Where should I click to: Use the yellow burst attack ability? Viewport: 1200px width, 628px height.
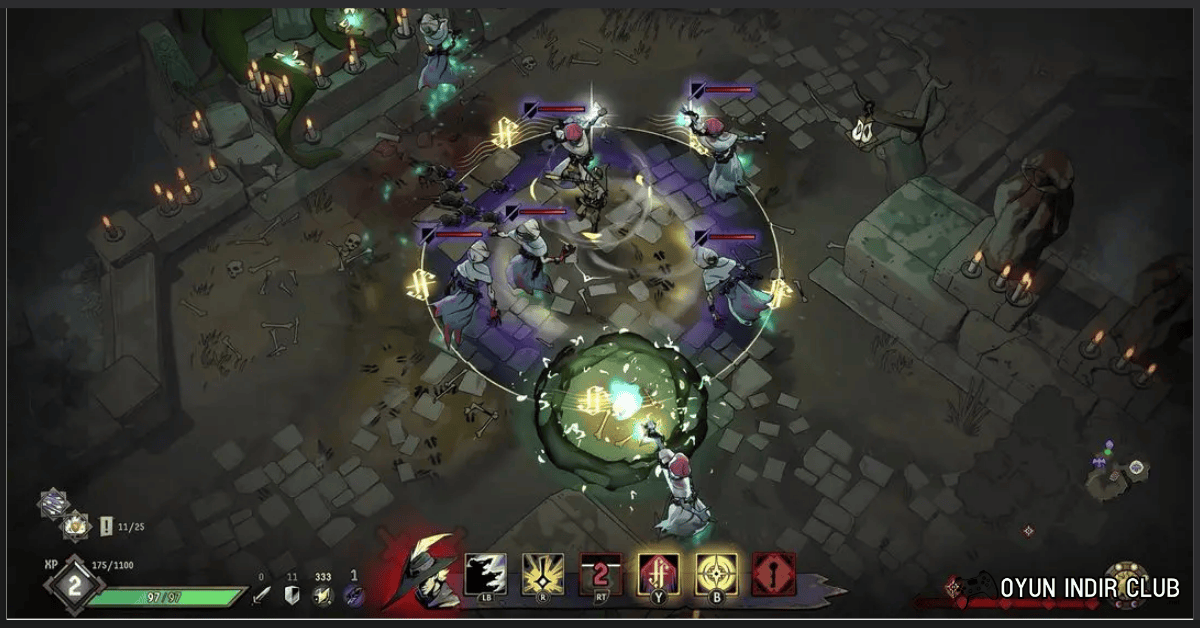coord(543,574)
